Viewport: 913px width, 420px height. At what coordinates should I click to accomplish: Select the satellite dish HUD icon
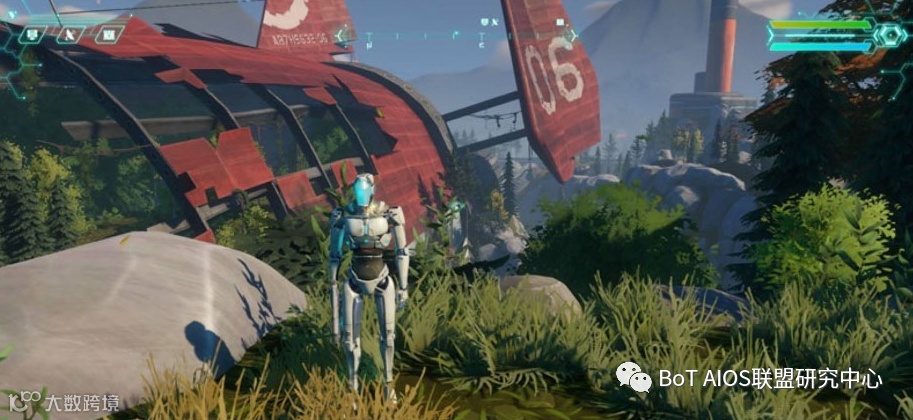point(70,35)
